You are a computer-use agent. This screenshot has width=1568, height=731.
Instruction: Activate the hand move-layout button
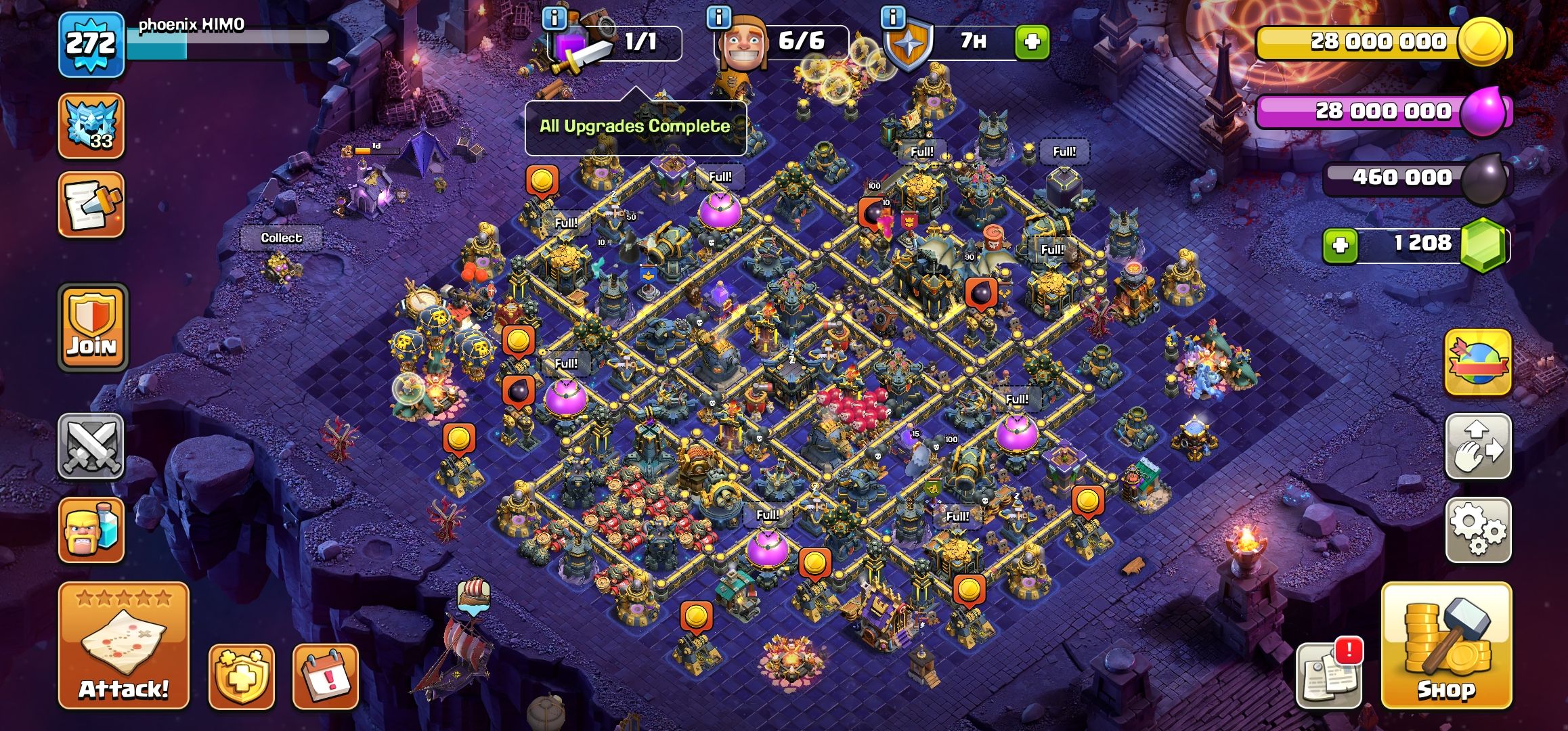(x=1479, y=447)
